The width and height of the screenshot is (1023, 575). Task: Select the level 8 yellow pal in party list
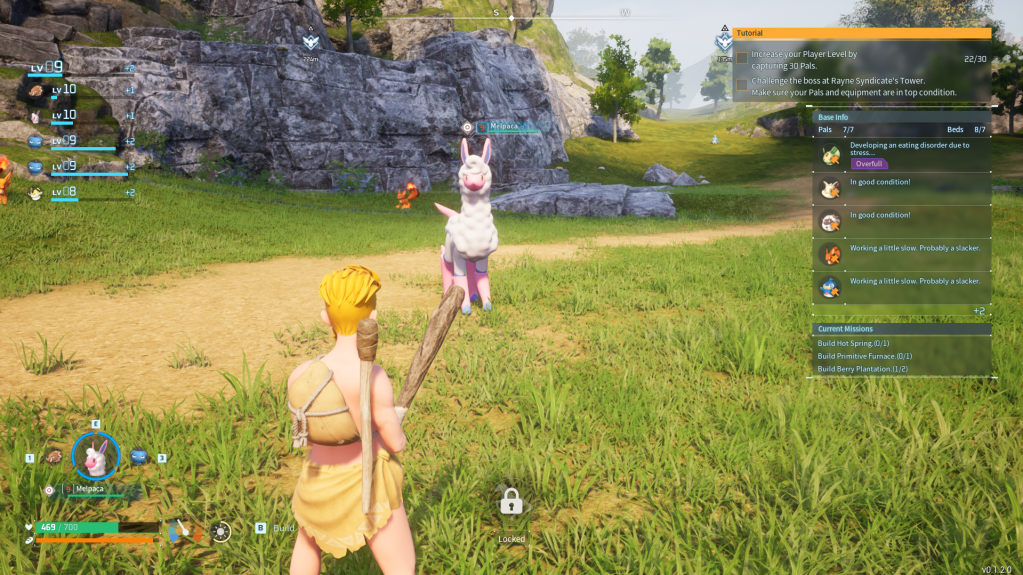click(37, 192)
